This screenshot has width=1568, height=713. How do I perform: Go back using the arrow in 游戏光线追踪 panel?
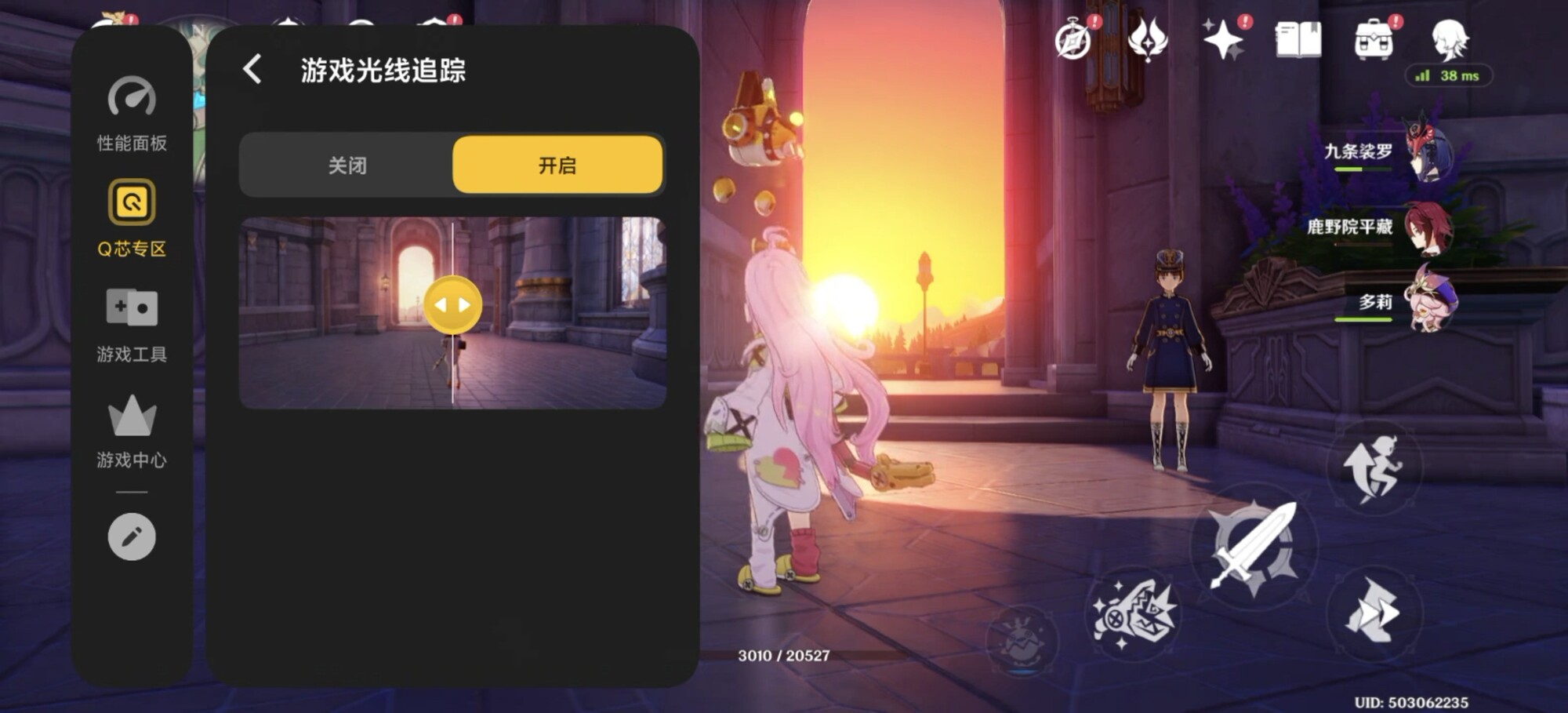(x=252, y=70)
